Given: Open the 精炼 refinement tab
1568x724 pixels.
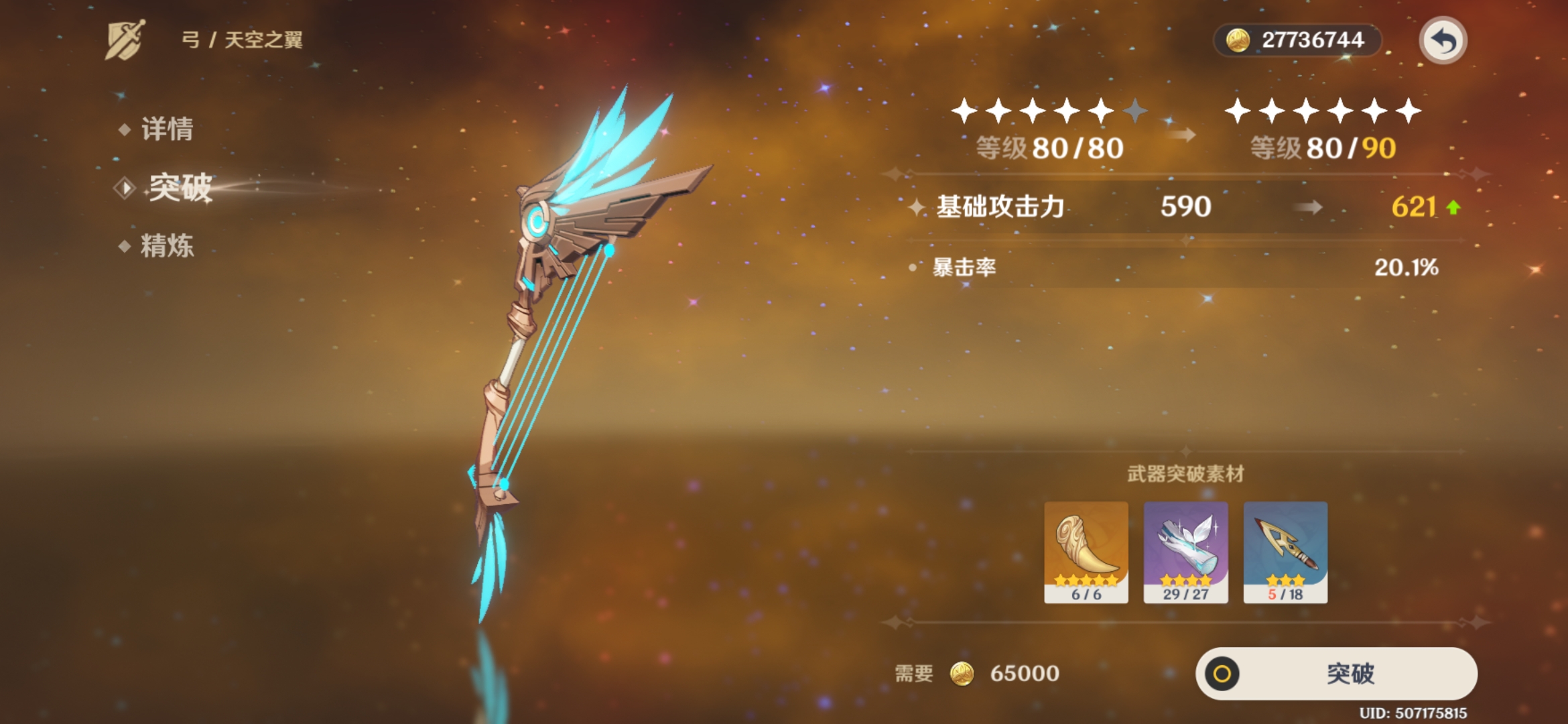Looking at the screenshot, I should pos(166,246).
